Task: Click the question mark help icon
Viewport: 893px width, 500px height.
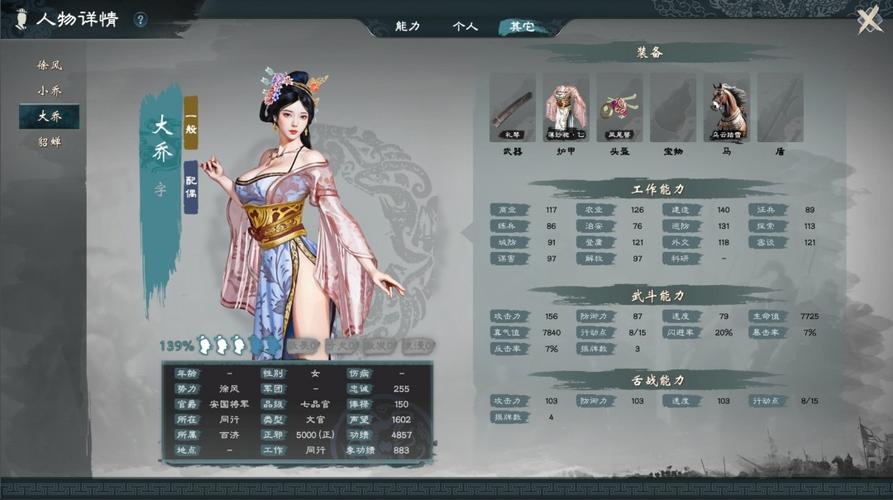Action: (140, 20)
